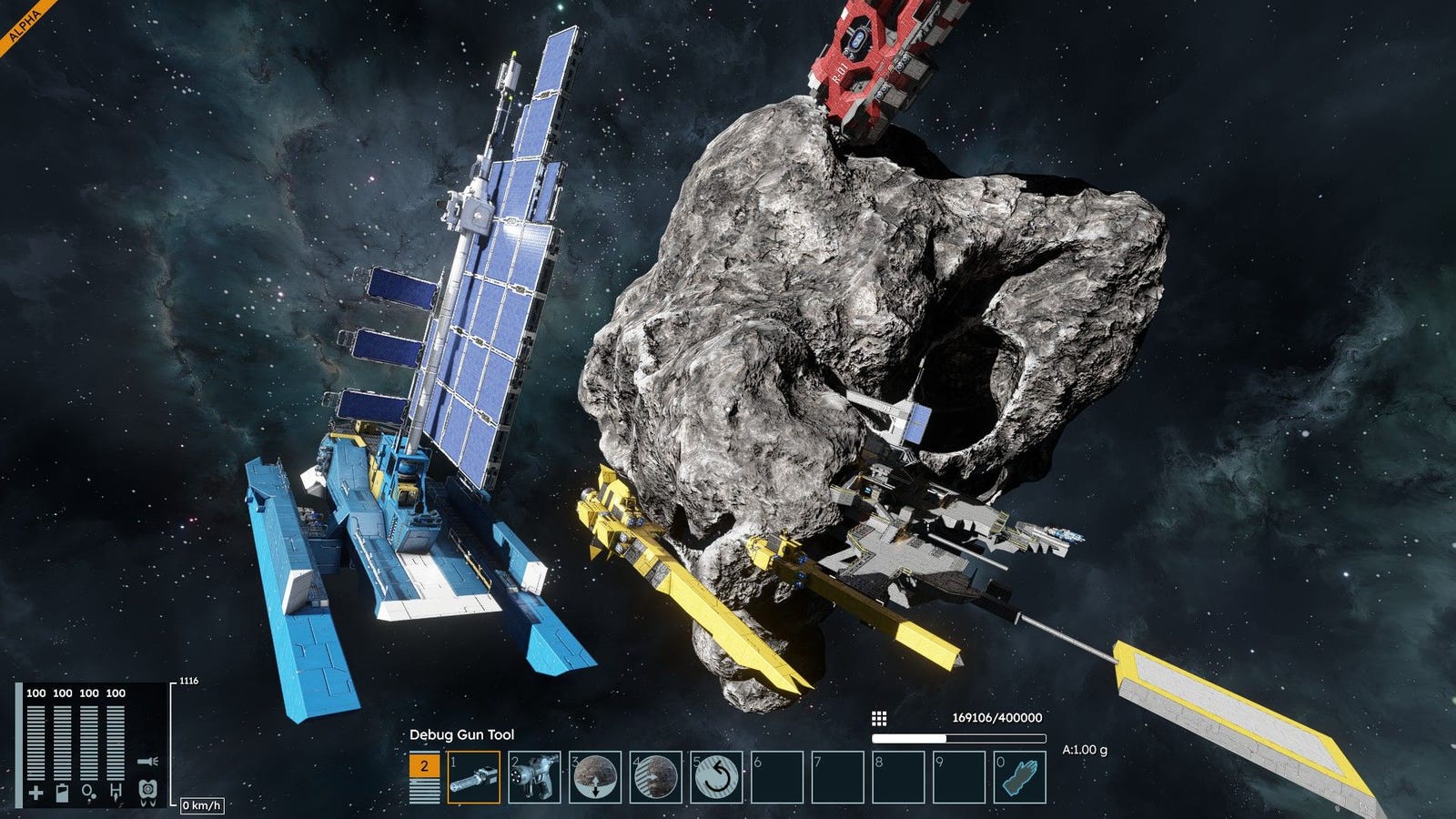Click the orange toolbar page 2 indicator
Viewport: 1456px width, 819px height.
click(x=423, y=766)
